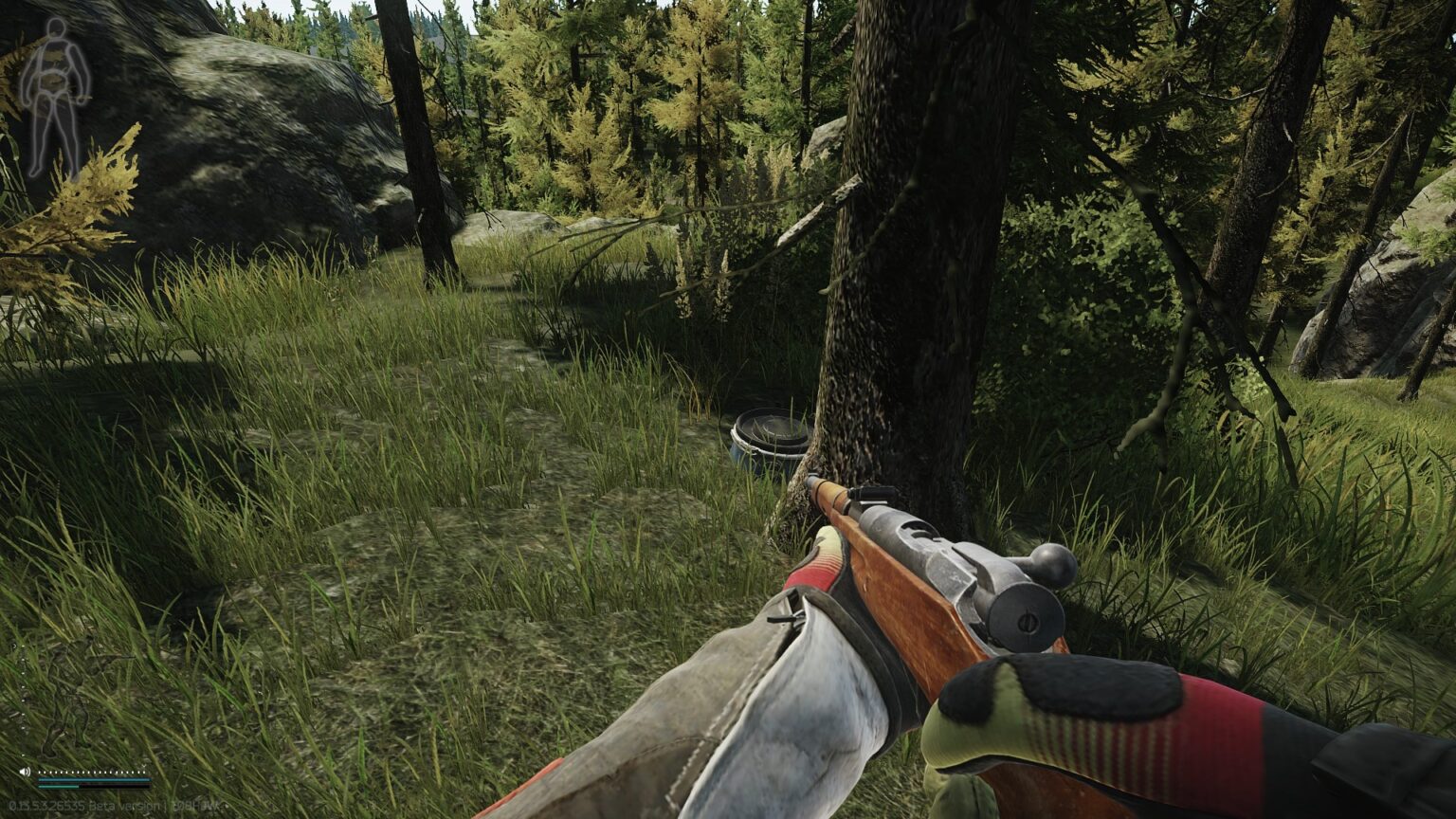Toggle the upper blue audio level bar

[x=93, y=779]
